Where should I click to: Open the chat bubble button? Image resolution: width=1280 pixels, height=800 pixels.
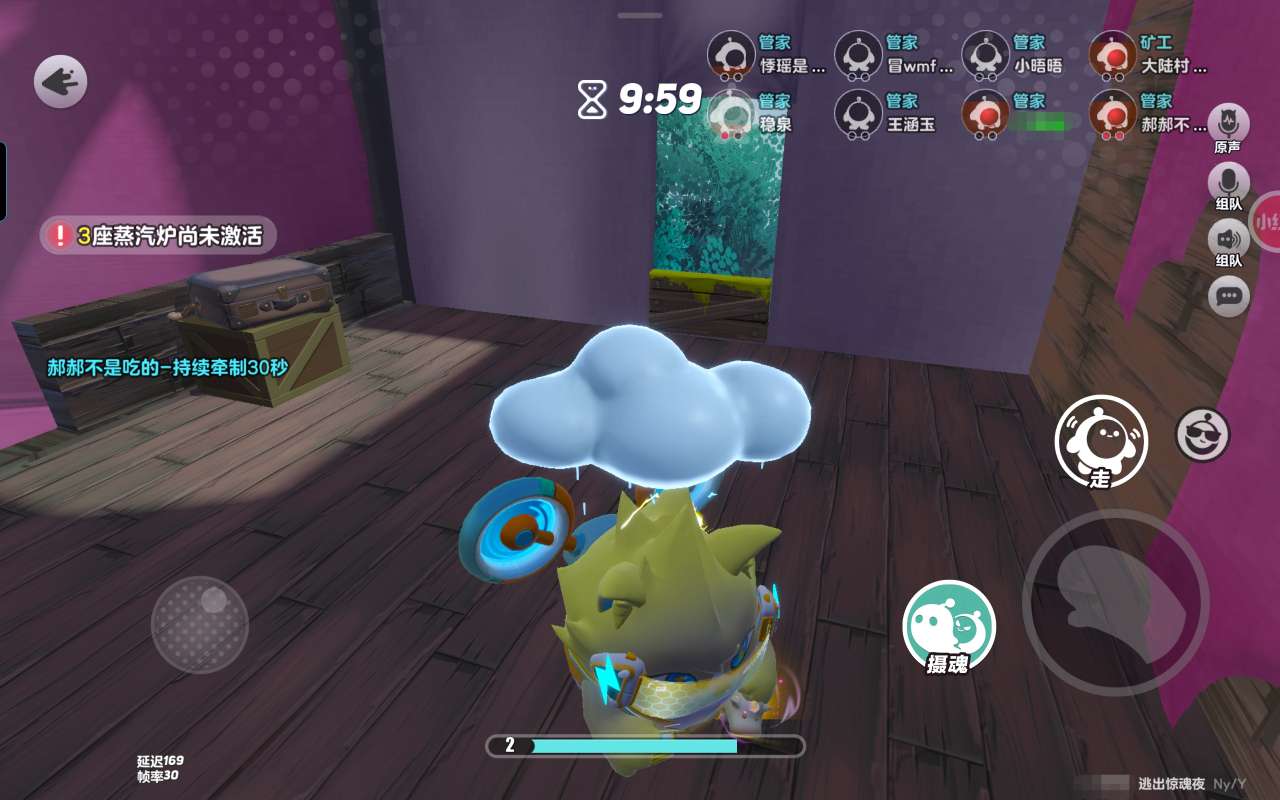click(x=1228, y=296)
